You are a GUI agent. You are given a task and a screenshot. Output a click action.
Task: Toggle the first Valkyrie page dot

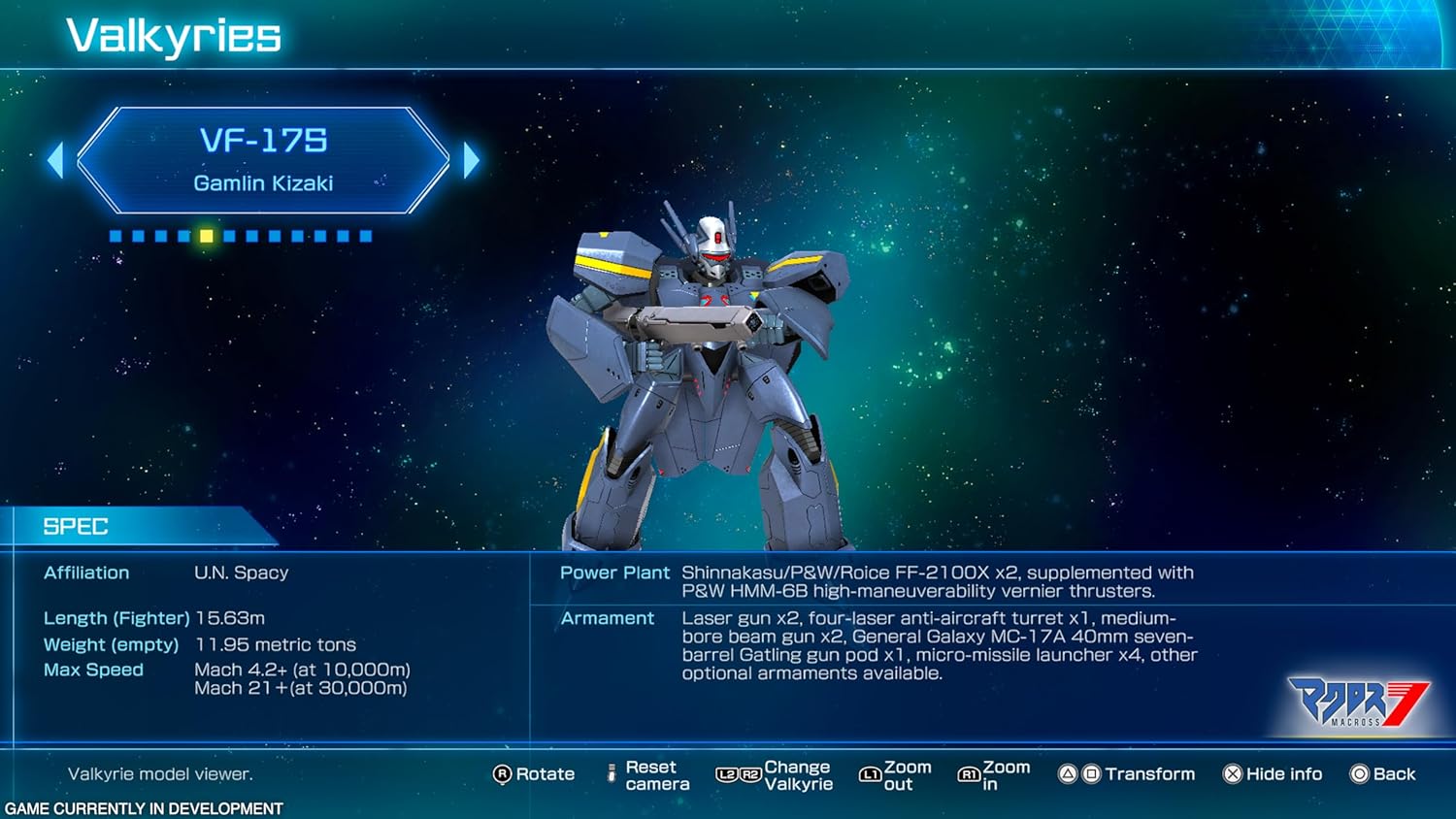point(116,235)
